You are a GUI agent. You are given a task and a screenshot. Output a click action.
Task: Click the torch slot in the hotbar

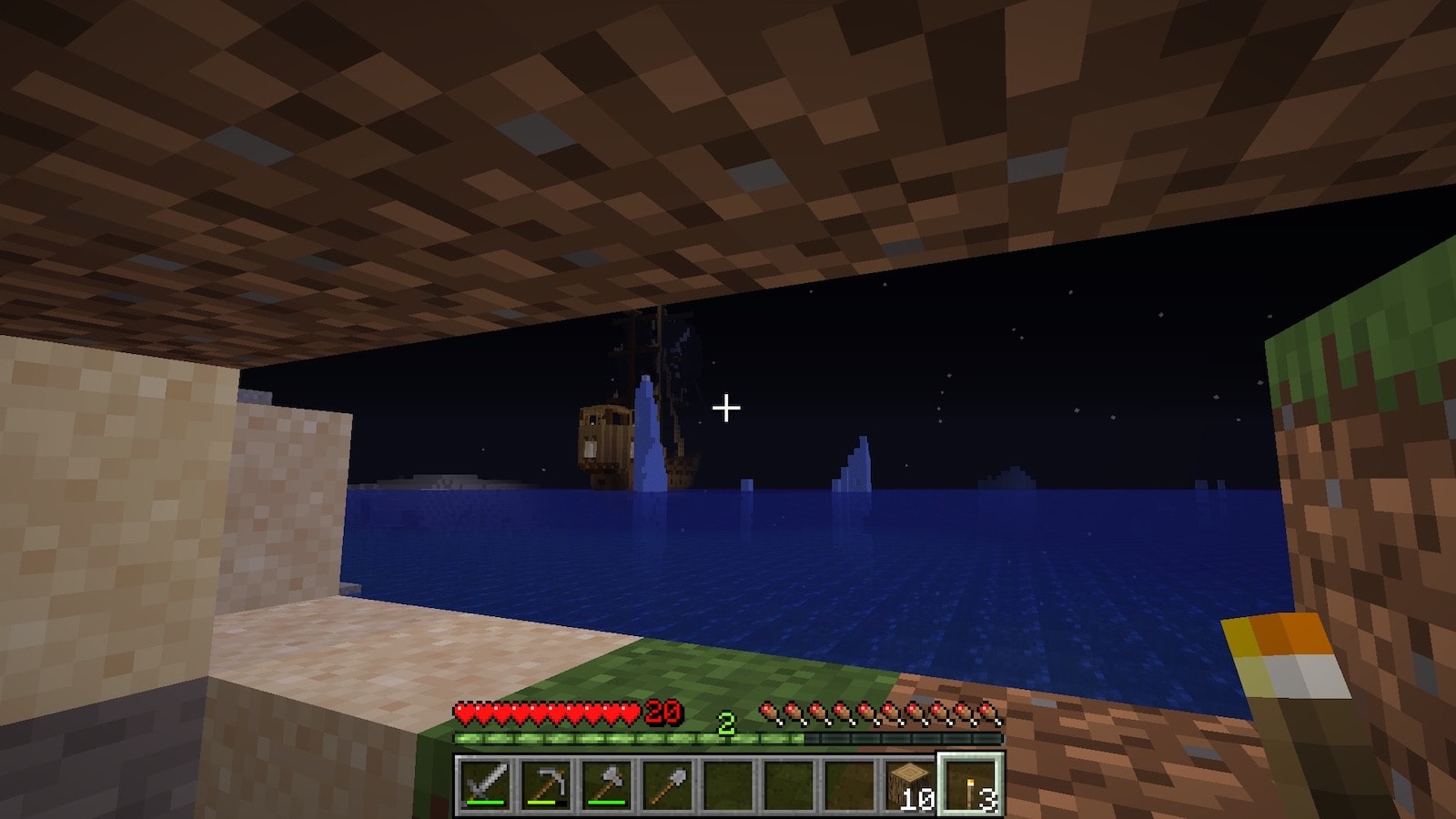point(971,784)
